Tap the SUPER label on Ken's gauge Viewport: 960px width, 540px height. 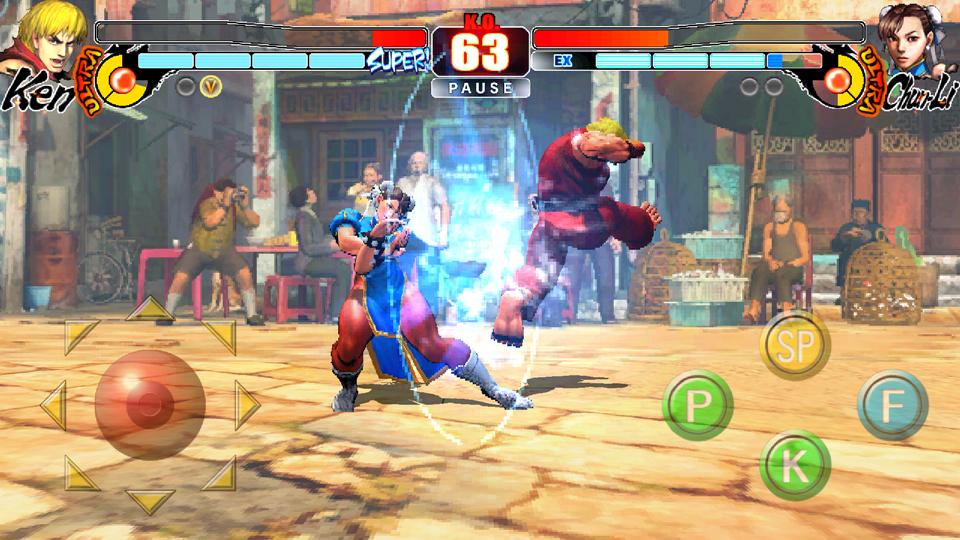point(398,61)
